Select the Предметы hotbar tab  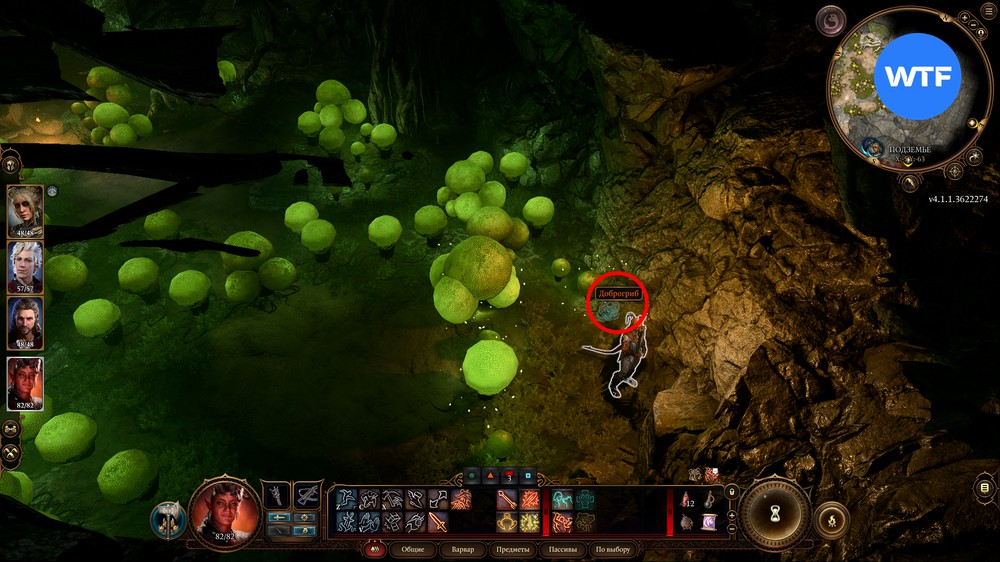(x=512, y=550)
